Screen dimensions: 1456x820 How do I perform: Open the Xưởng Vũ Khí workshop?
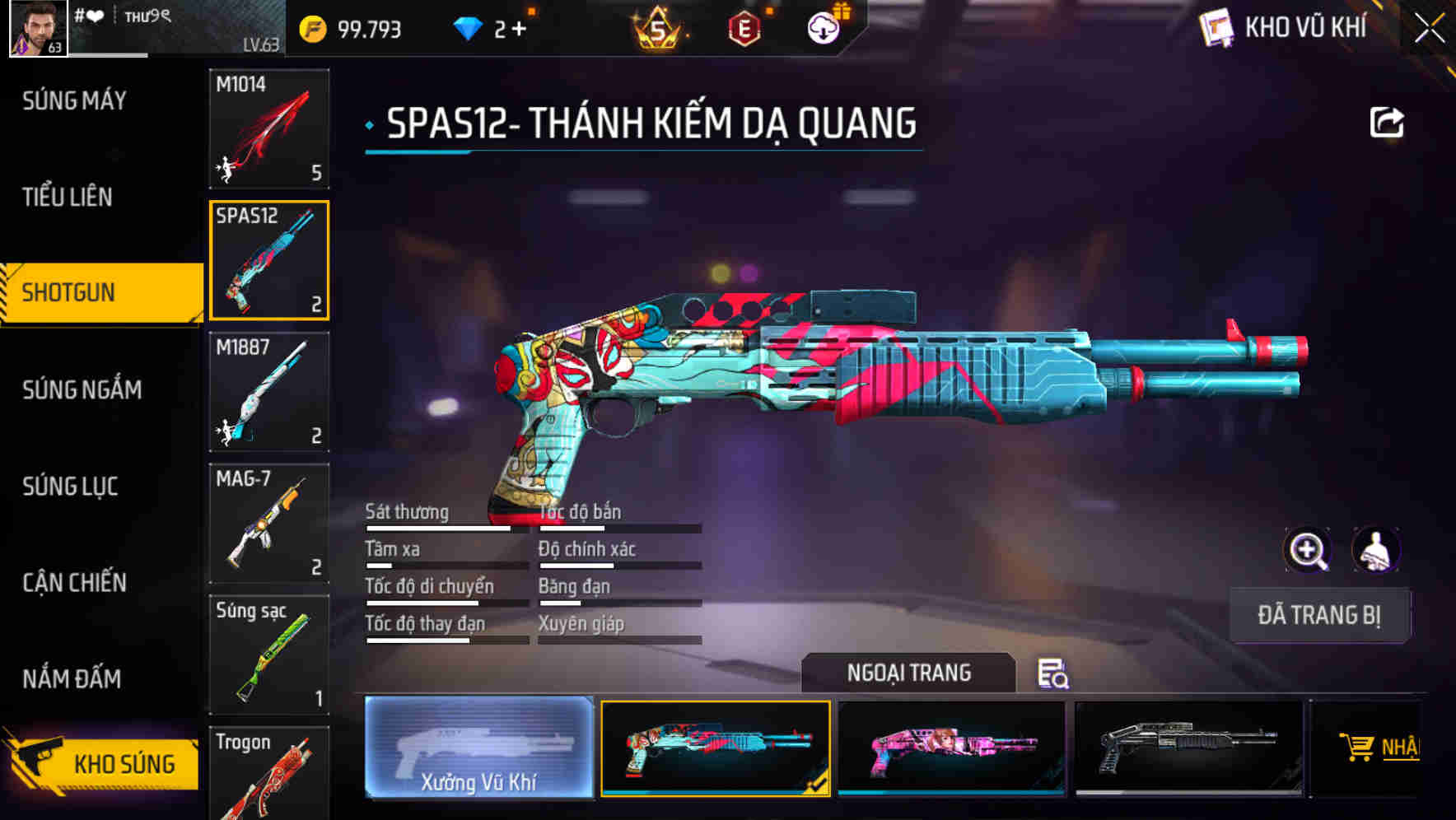click(x=478, y=749)
